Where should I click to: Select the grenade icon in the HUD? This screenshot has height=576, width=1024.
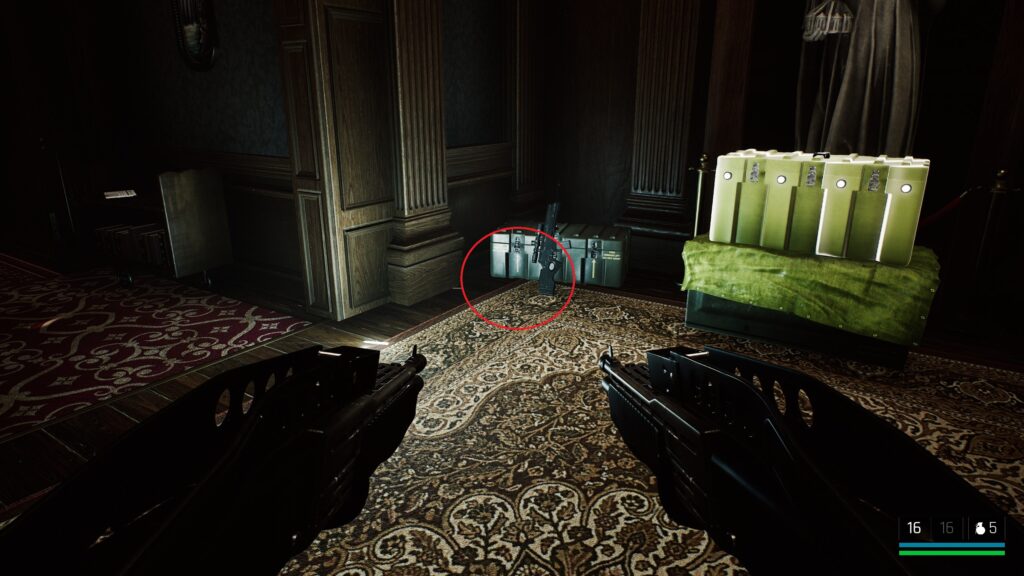pyautogui.click(x=979, y=528)
